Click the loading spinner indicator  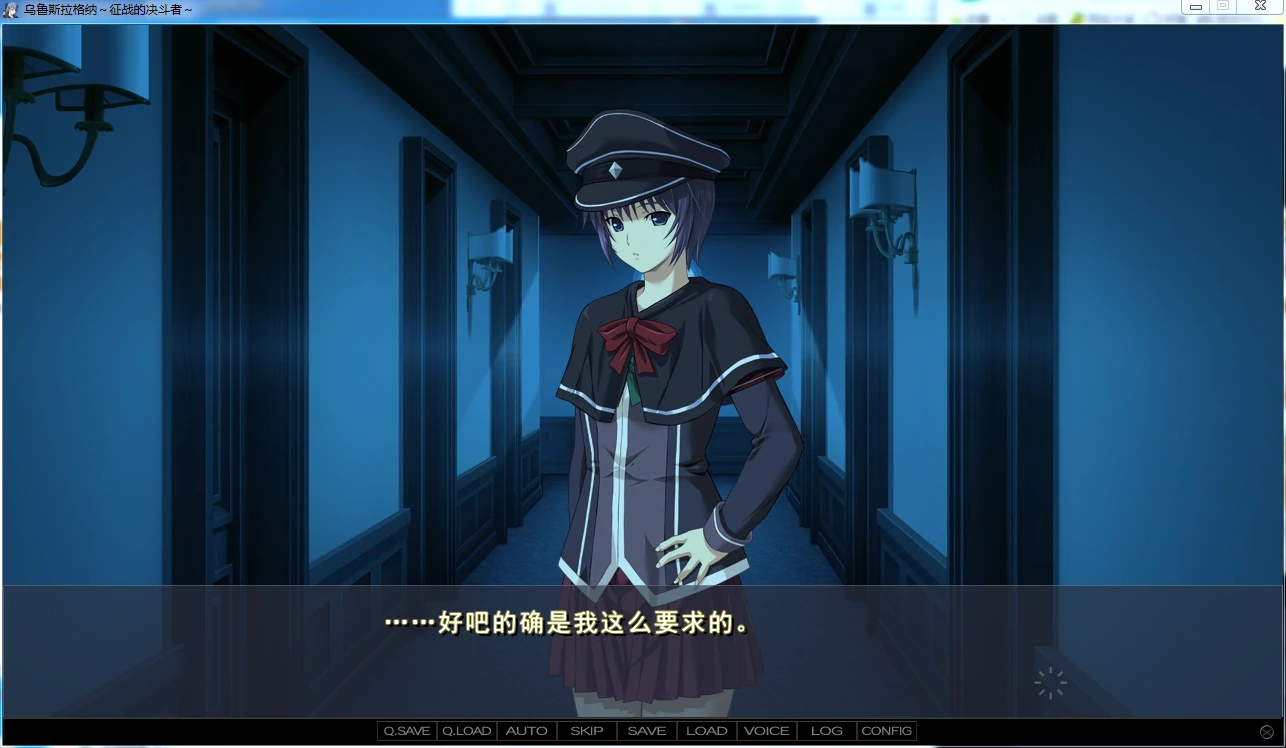click(x=1050, y=683)
